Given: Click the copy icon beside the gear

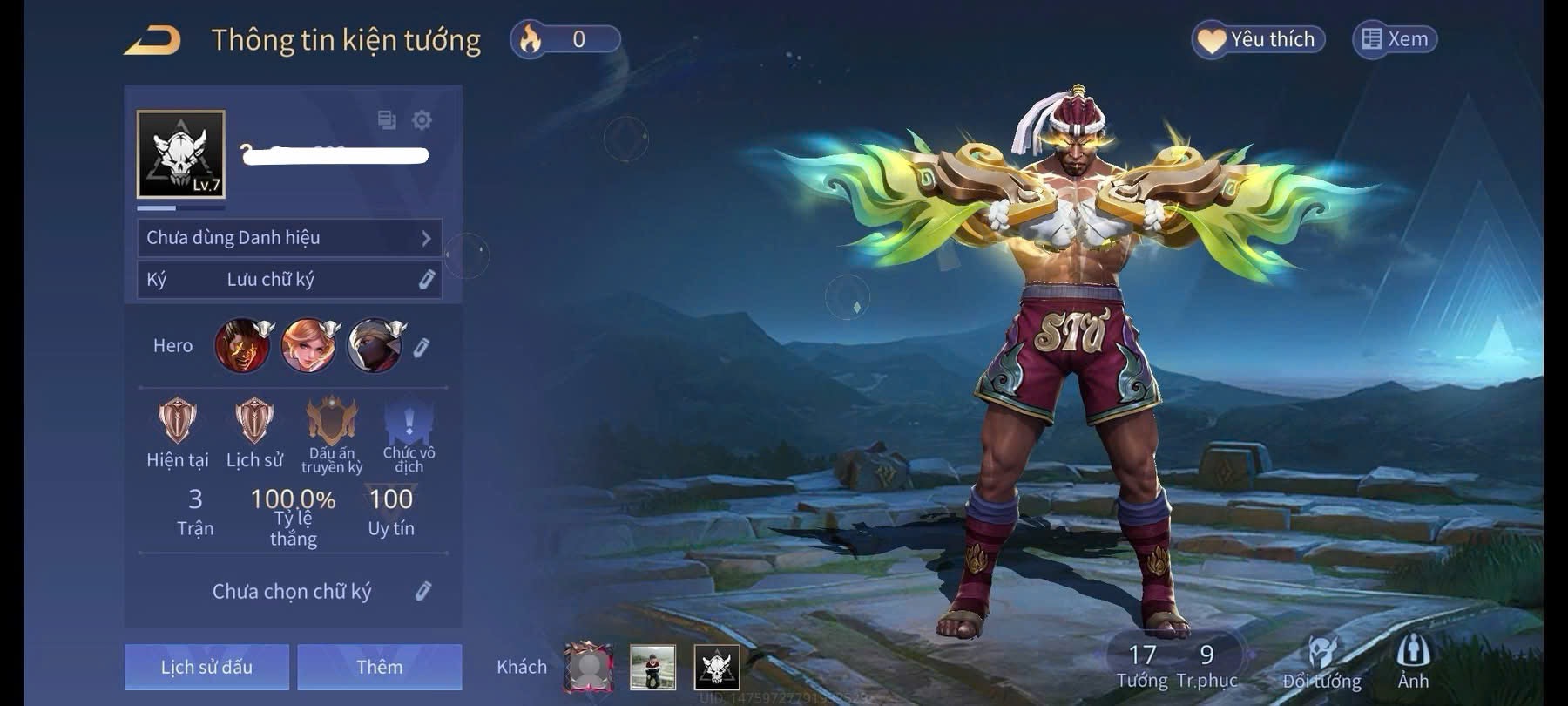Looking at the screenshot, I should (387, 120).
